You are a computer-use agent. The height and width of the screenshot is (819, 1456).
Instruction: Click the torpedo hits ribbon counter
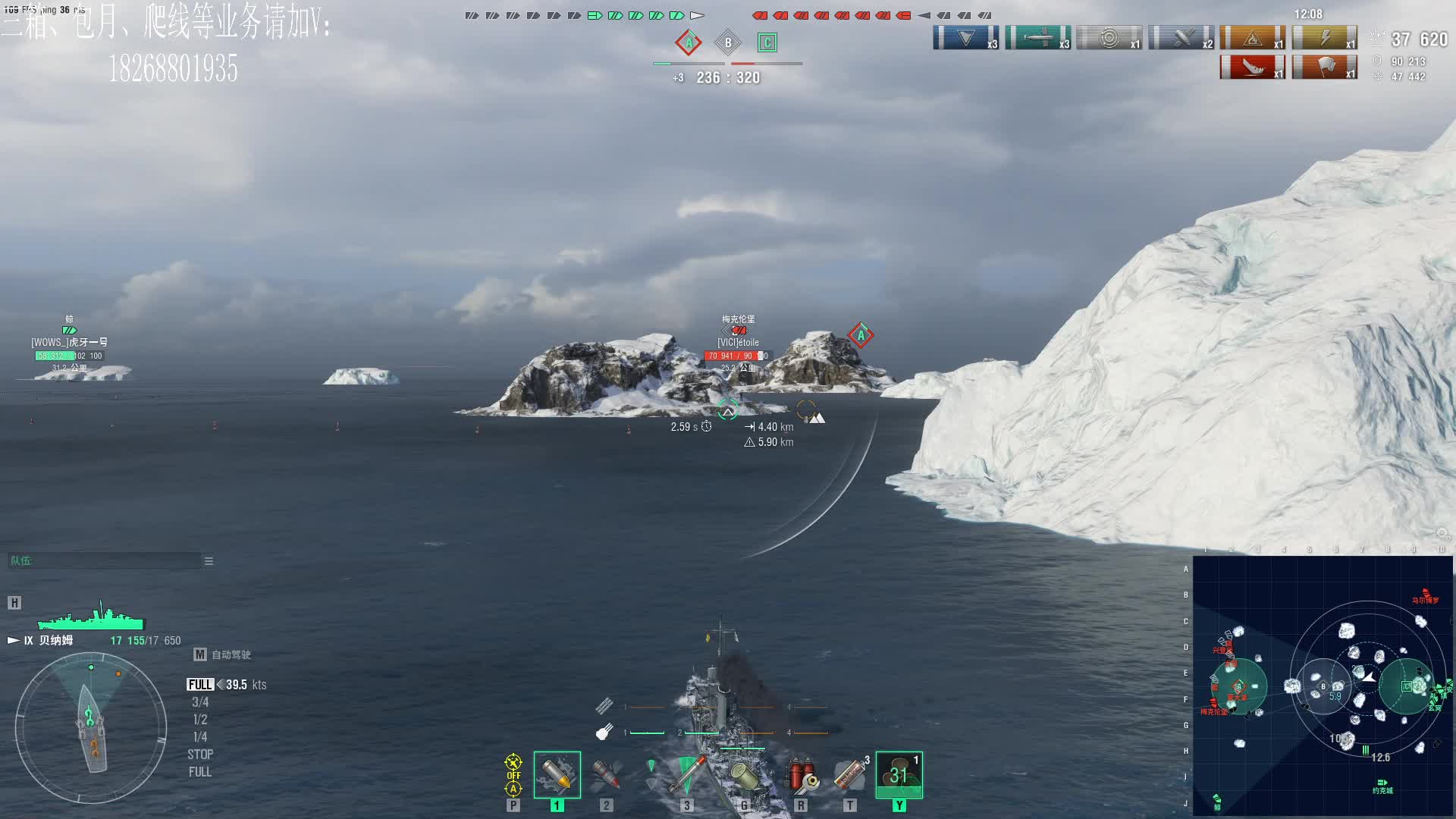[1037, 38]
